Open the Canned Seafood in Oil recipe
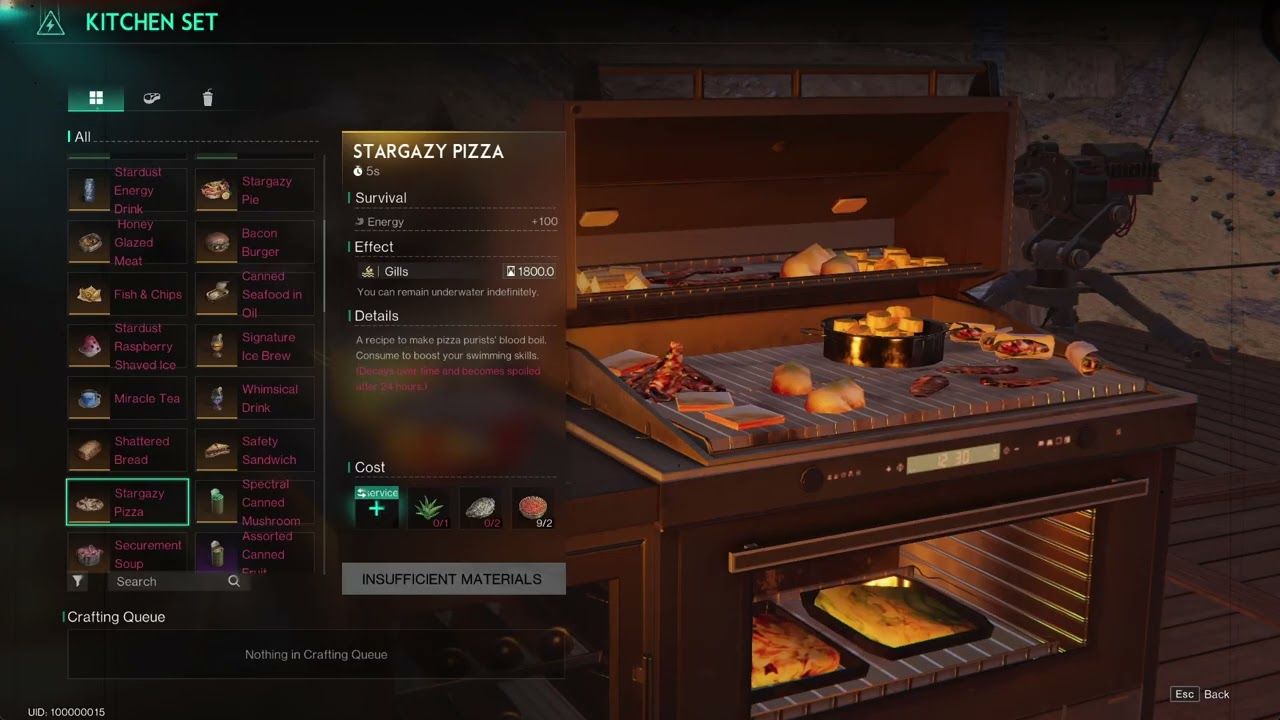The height and width of the screenshot is (720, 1280). point(255,294)
